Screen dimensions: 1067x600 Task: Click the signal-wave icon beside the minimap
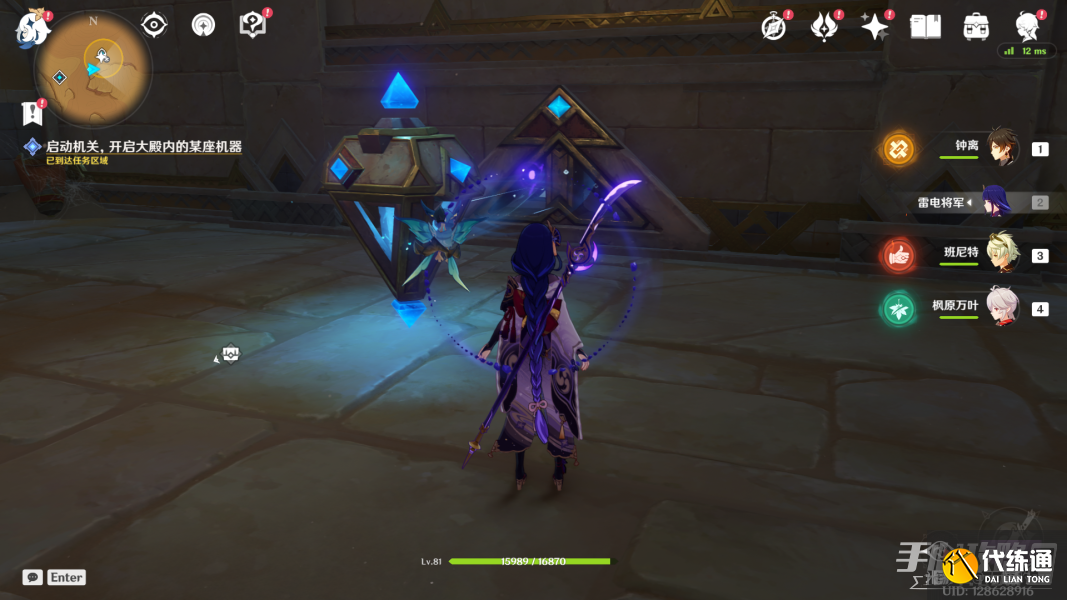click(x=203, y=25)
